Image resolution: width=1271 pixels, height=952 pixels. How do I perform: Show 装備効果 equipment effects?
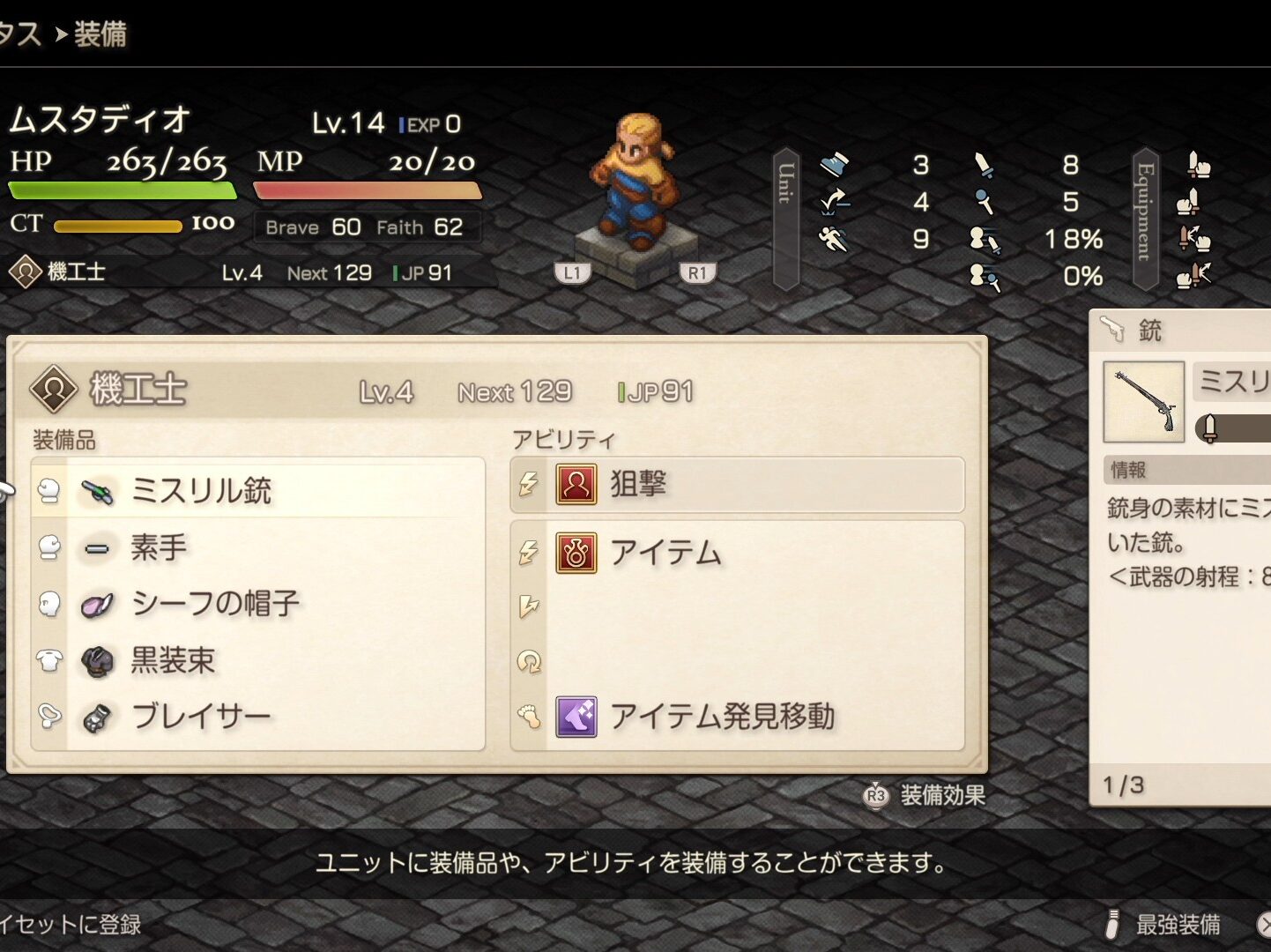tap(925, 795)
